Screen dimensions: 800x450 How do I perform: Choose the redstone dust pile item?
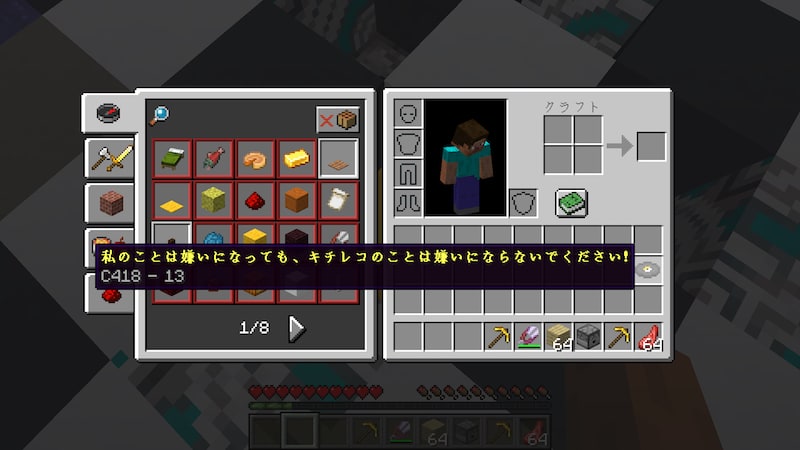tap(255, 199)
